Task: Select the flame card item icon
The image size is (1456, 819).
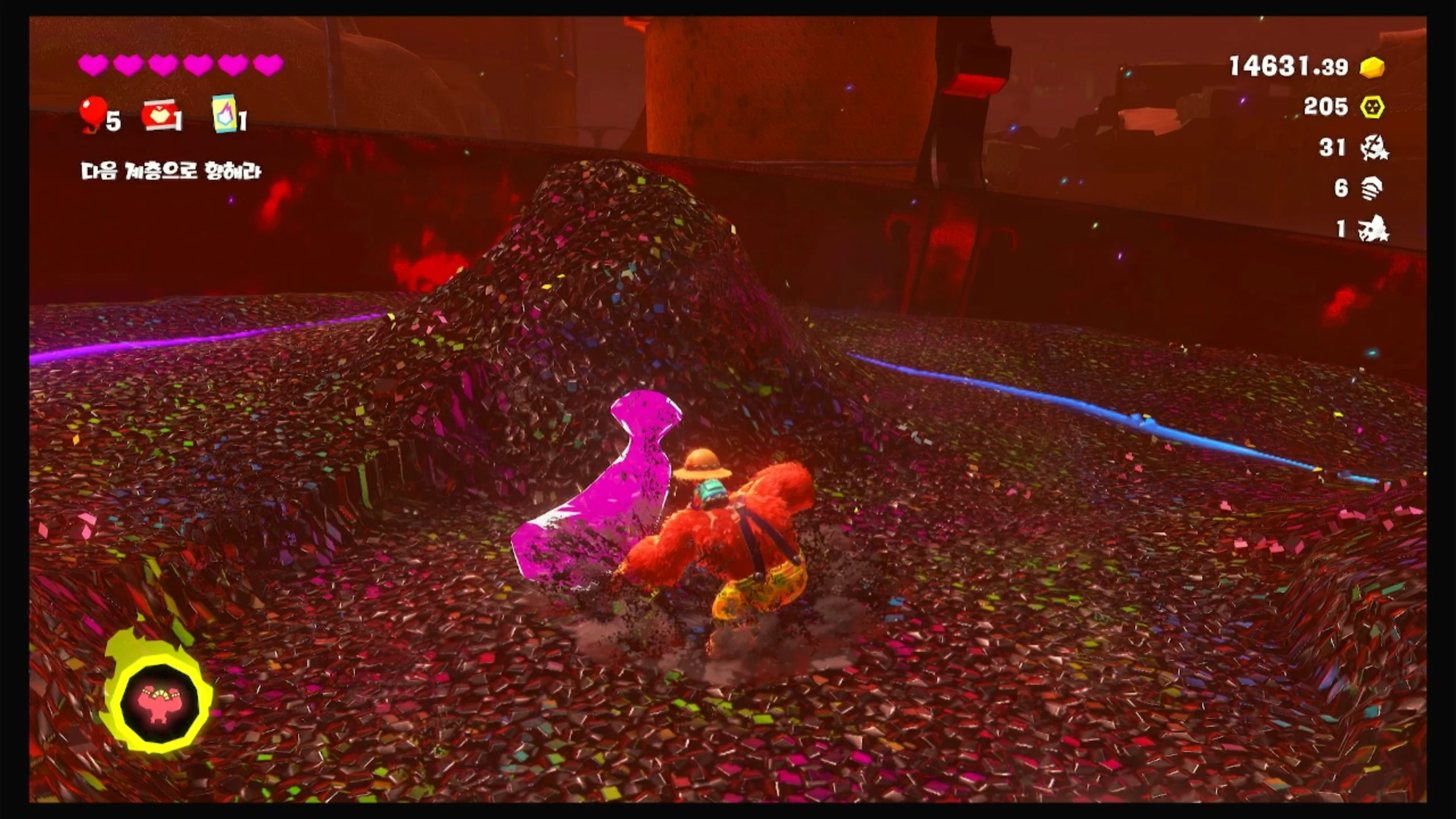Action: (x=222, y=114)
